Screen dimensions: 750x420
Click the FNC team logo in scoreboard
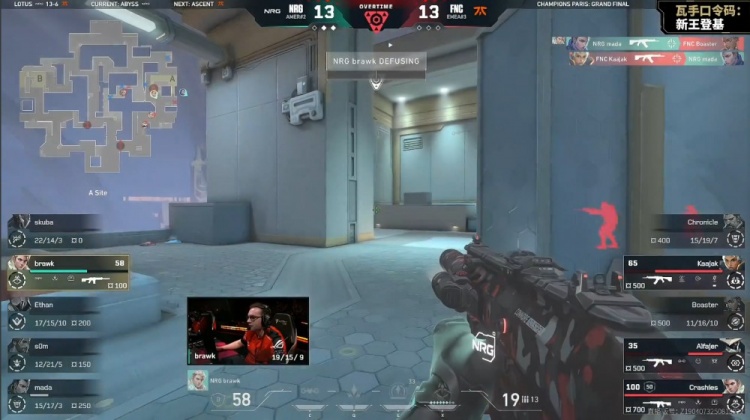(456, 13)
